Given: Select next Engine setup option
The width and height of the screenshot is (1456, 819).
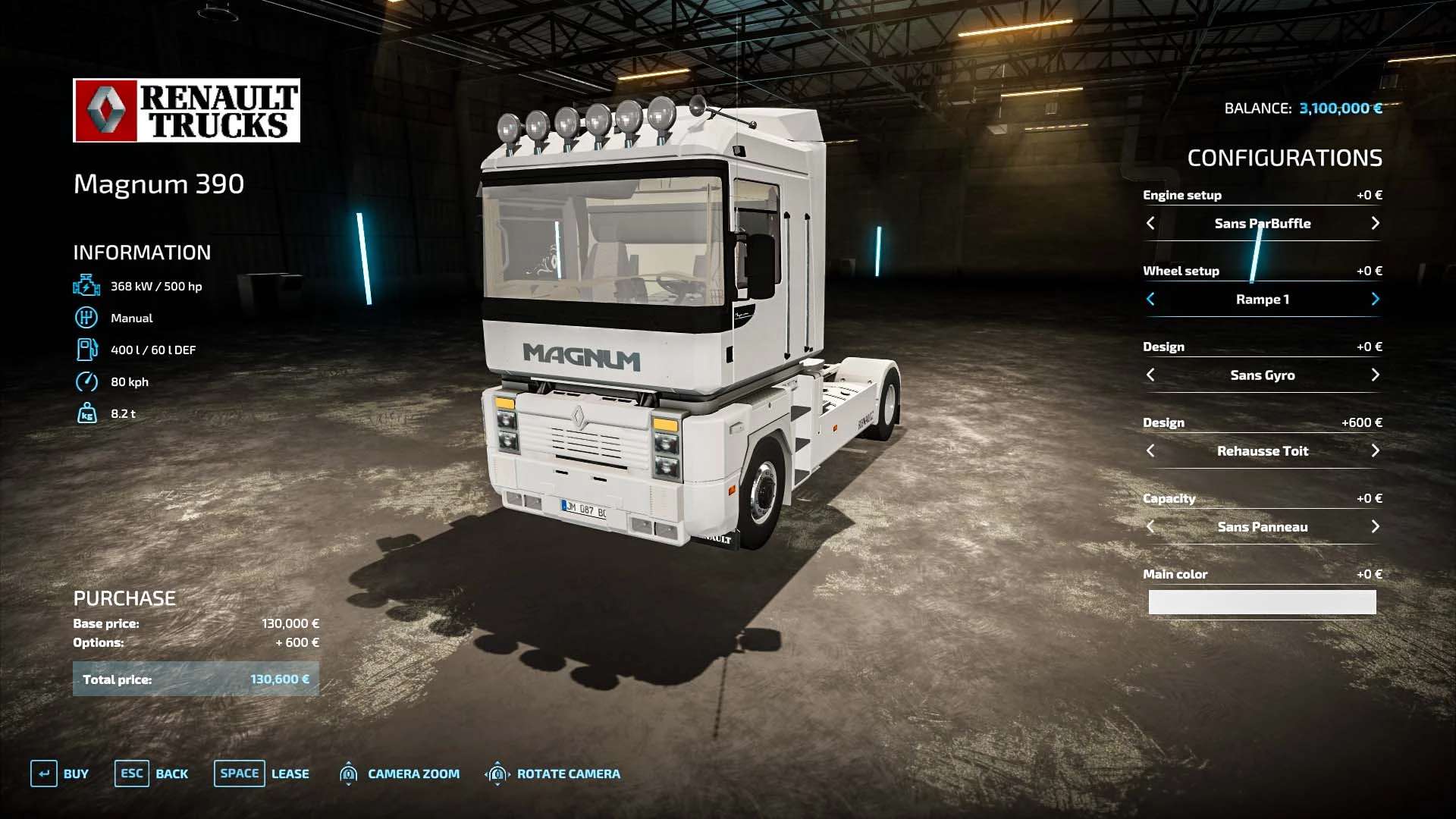Looking at the screenshot, I should click(x=1375, y=223).
